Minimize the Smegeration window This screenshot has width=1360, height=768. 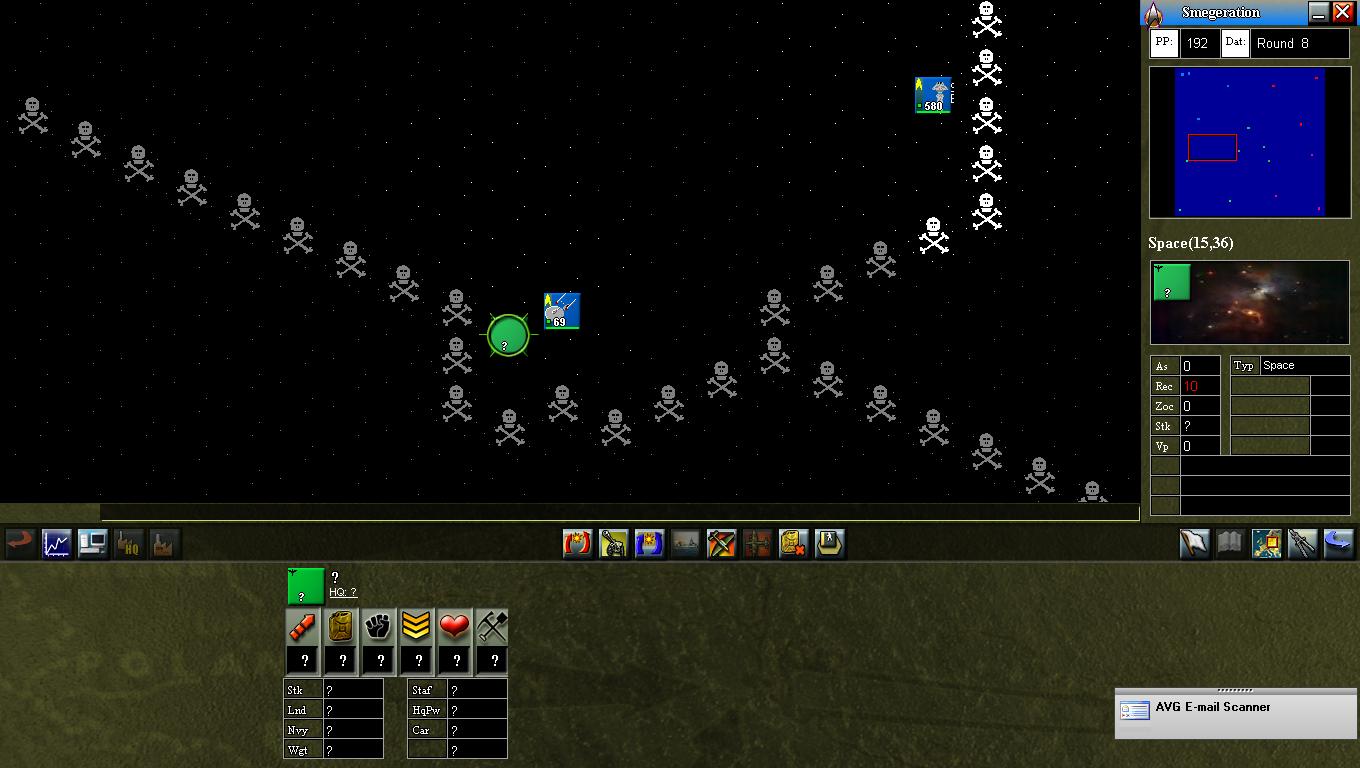pos(1319,12)
